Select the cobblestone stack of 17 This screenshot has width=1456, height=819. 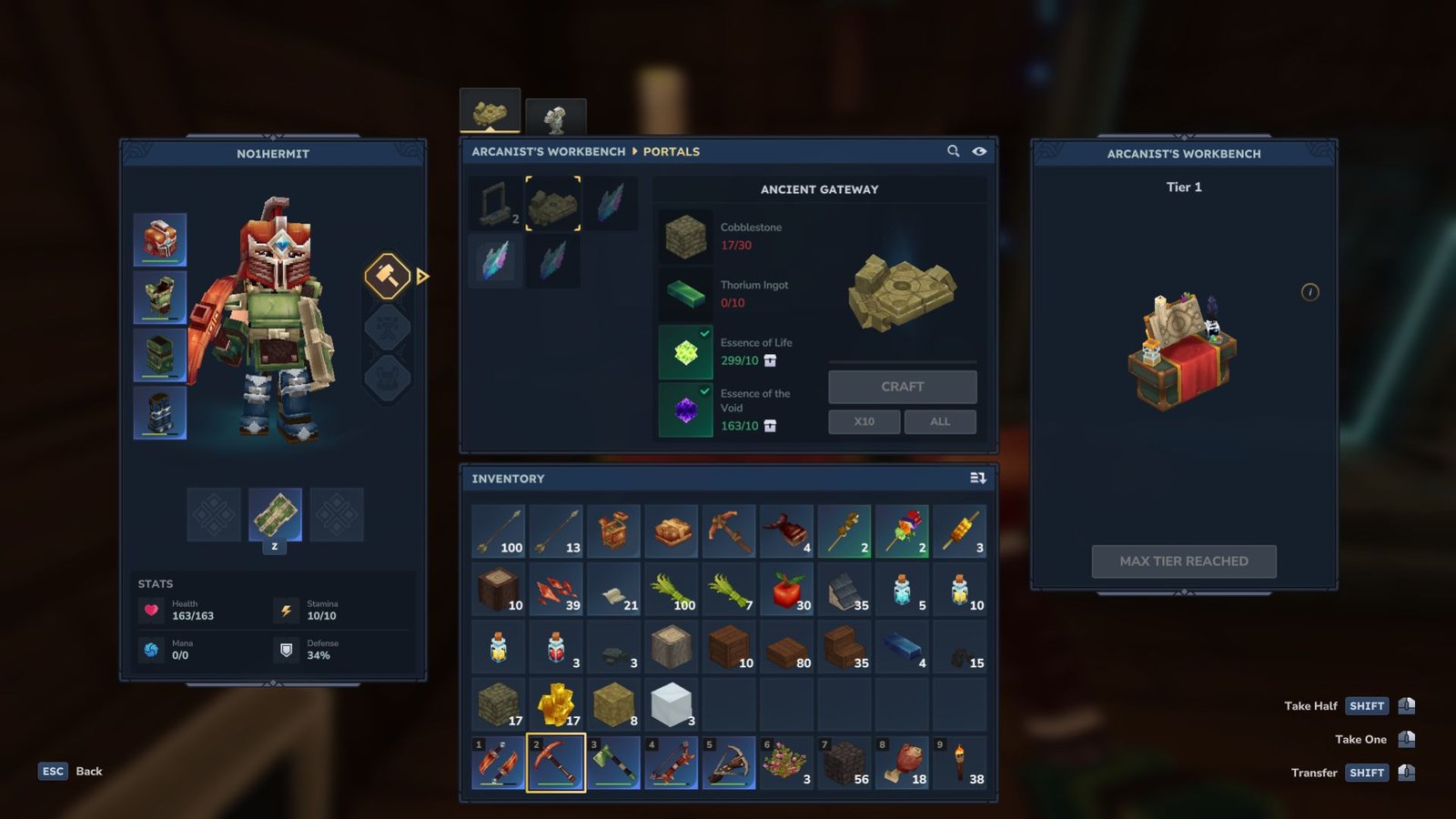coord(499,704)
